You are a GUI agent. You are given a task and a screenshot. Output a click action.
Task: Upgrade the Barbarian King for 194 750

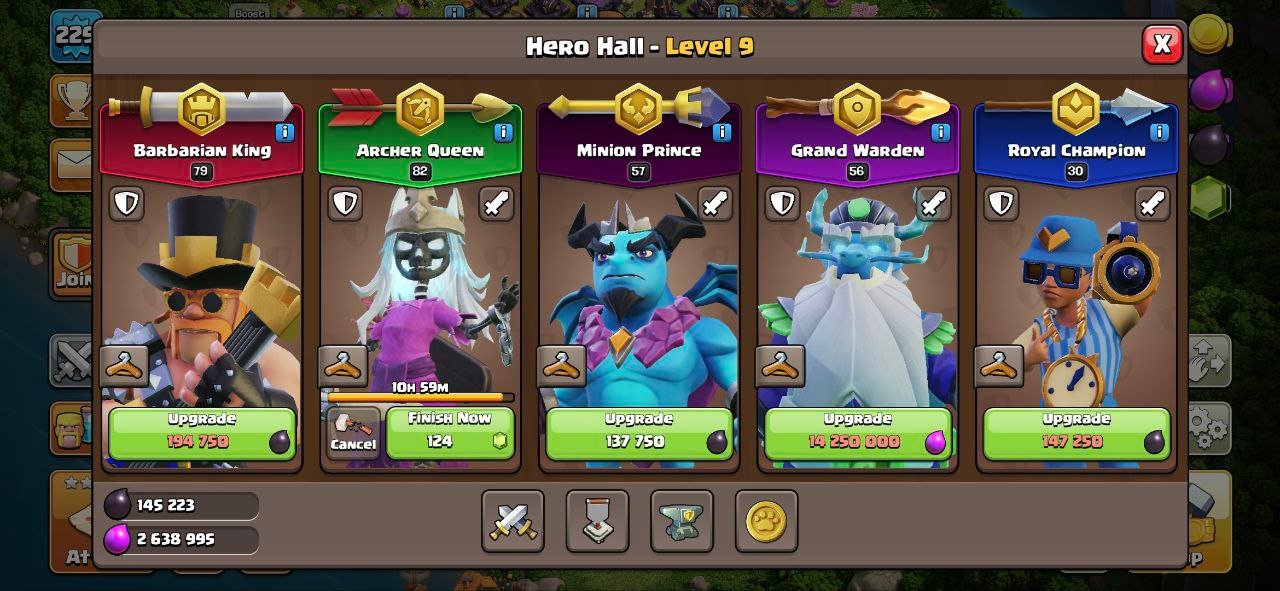tap(201, 432)
